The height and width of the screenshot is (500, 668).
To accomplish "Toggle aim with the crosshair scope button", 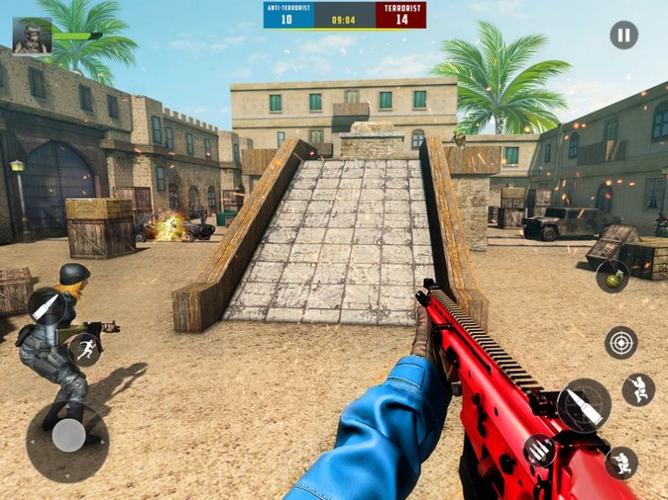I will (621, 342).
